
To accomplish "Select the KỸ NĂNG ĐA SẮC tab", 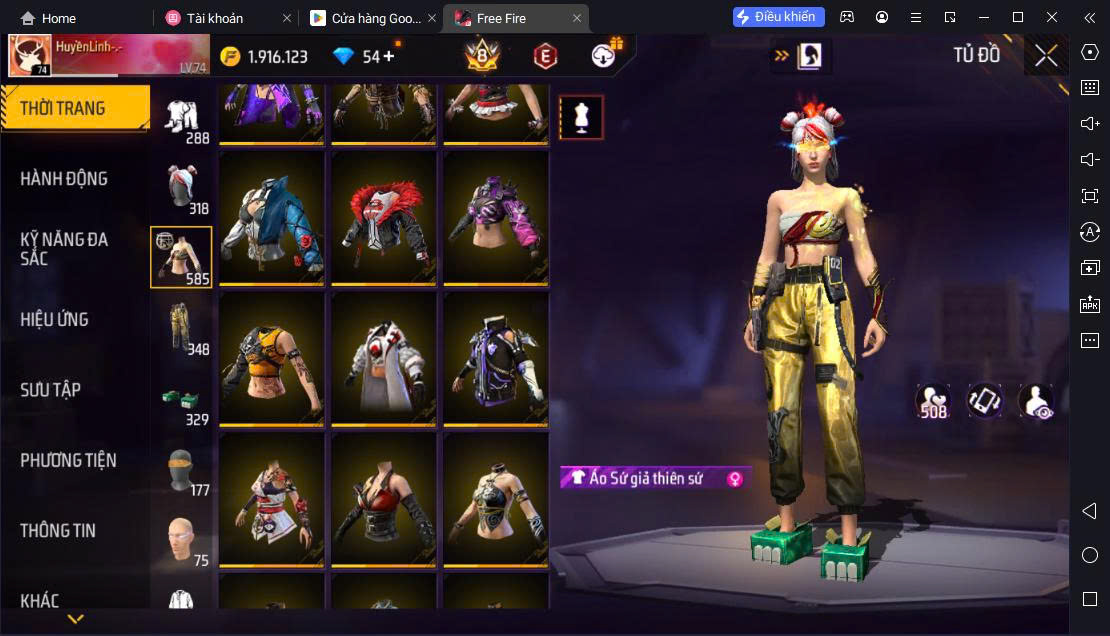I will [64, 249].
